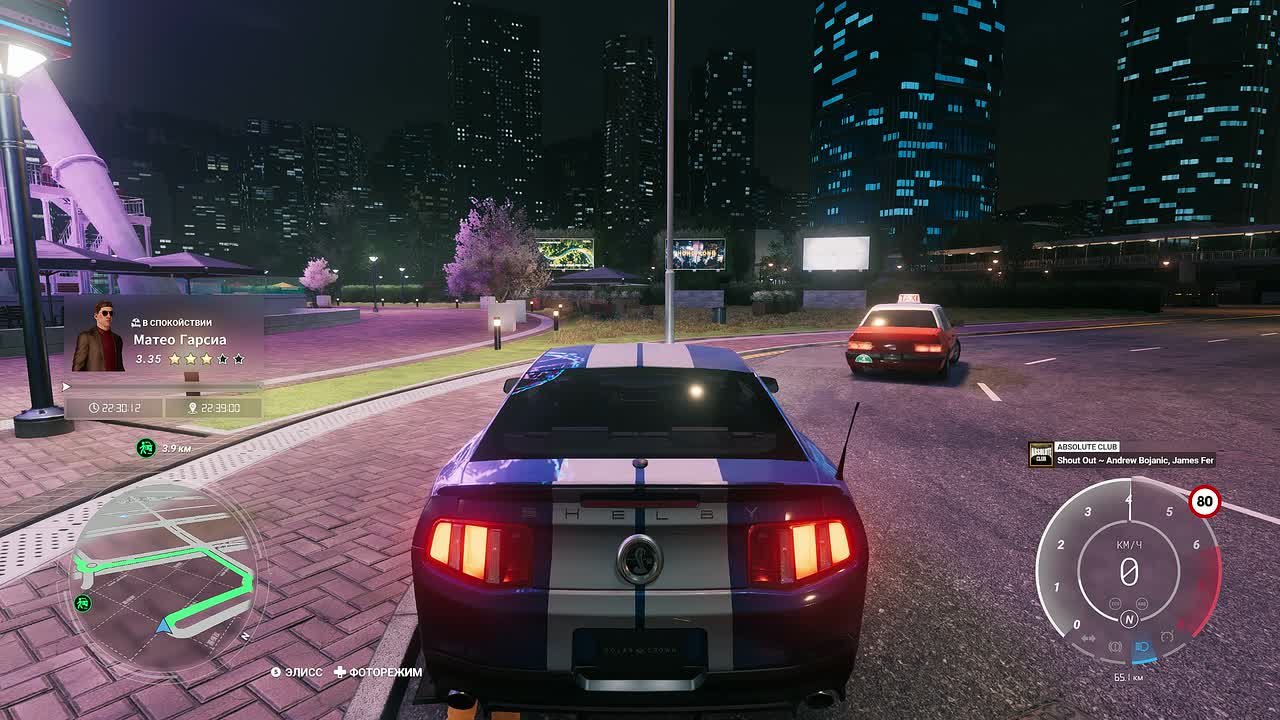Viewport: 1280px width, 720px height.
Task: Click the location pin icon beside 22:39:00
Action: click(x=191, y=408)
